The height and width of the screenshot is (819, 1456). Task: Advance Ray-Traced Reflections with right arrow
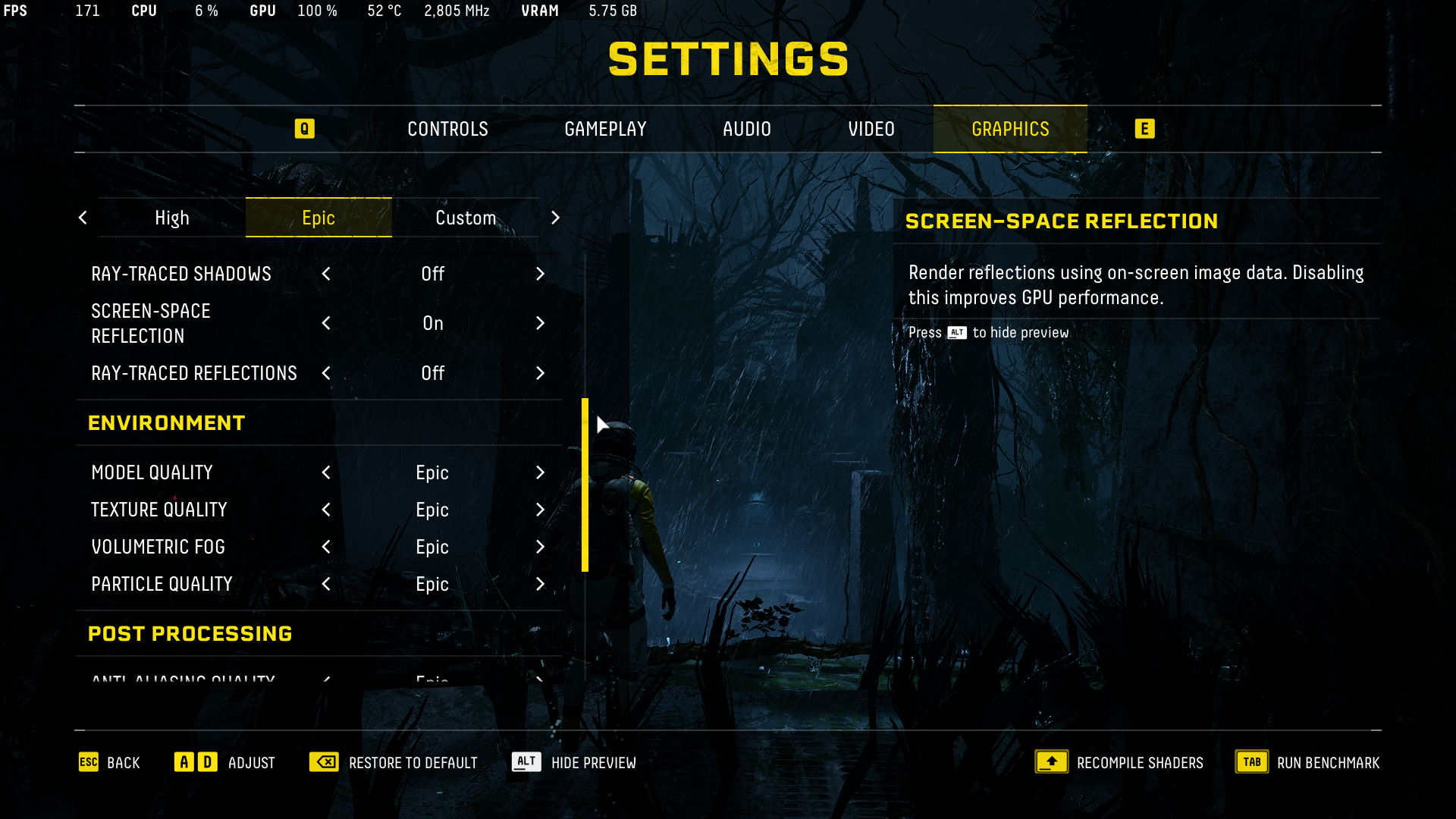(x=540, y=373)
